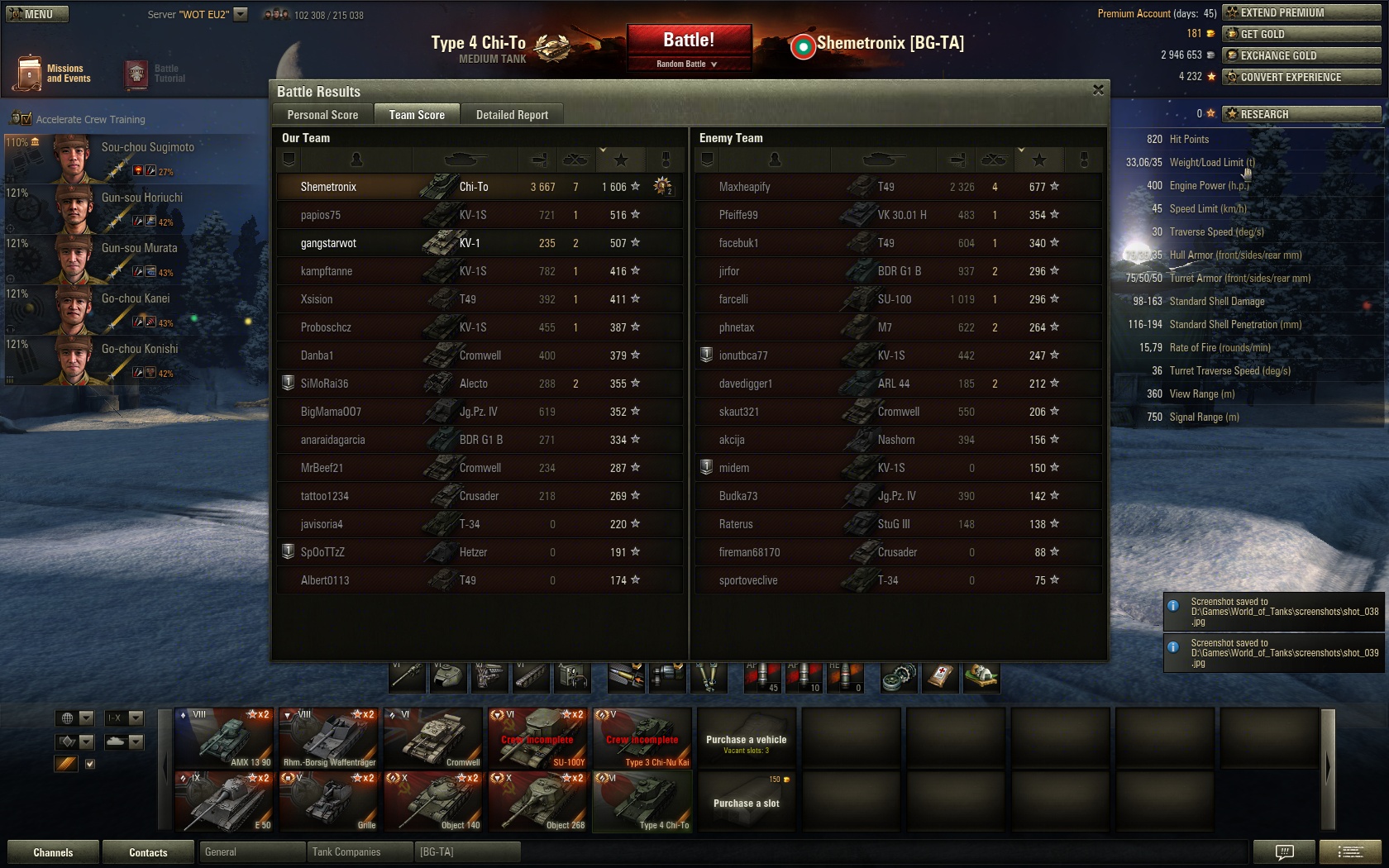This screenshot has height=868, width=1389.
Task: Extend Premium account
Action: point(1301,12)
